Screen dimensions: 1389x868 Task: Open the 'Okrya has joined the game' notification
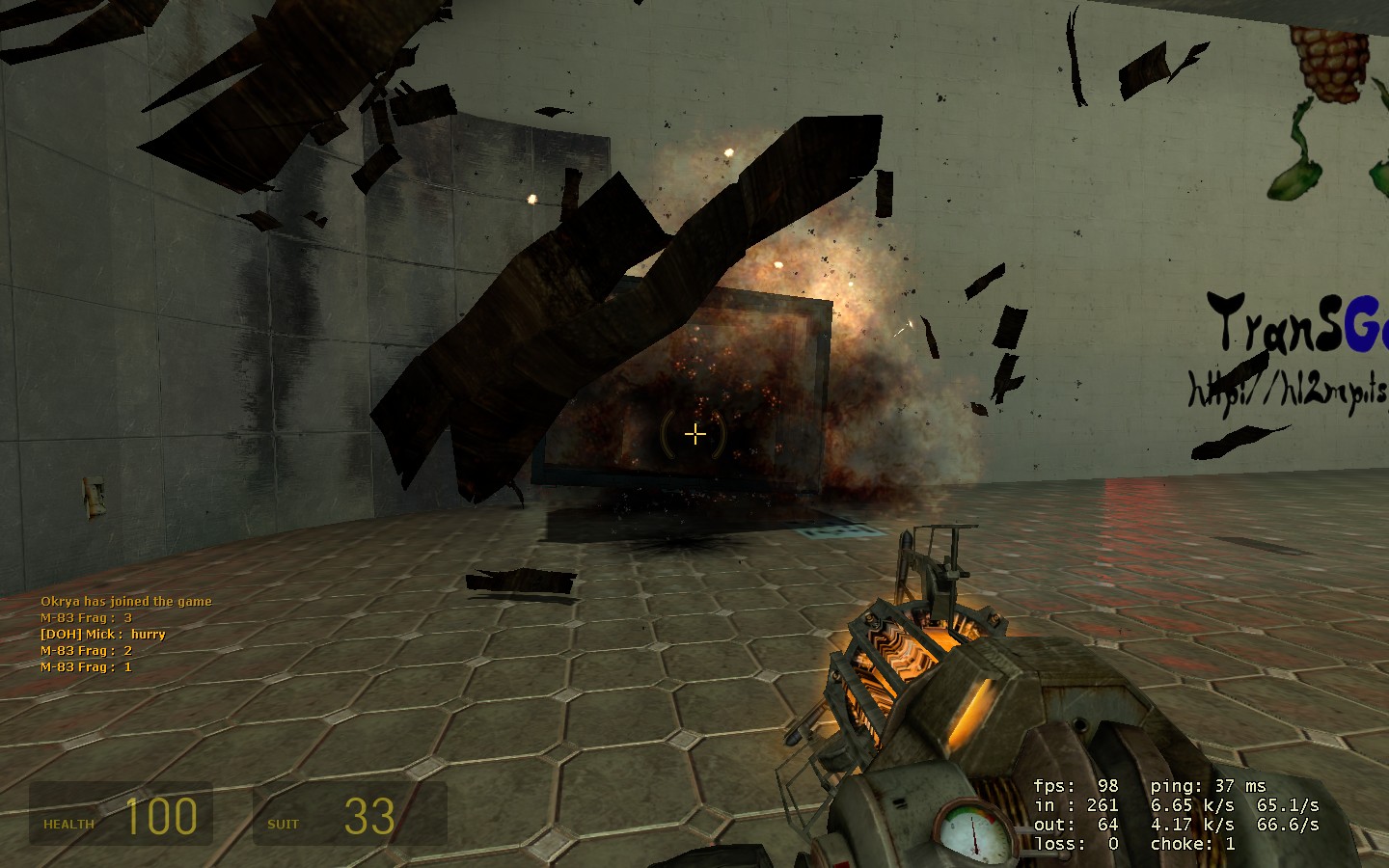point(125,600)
